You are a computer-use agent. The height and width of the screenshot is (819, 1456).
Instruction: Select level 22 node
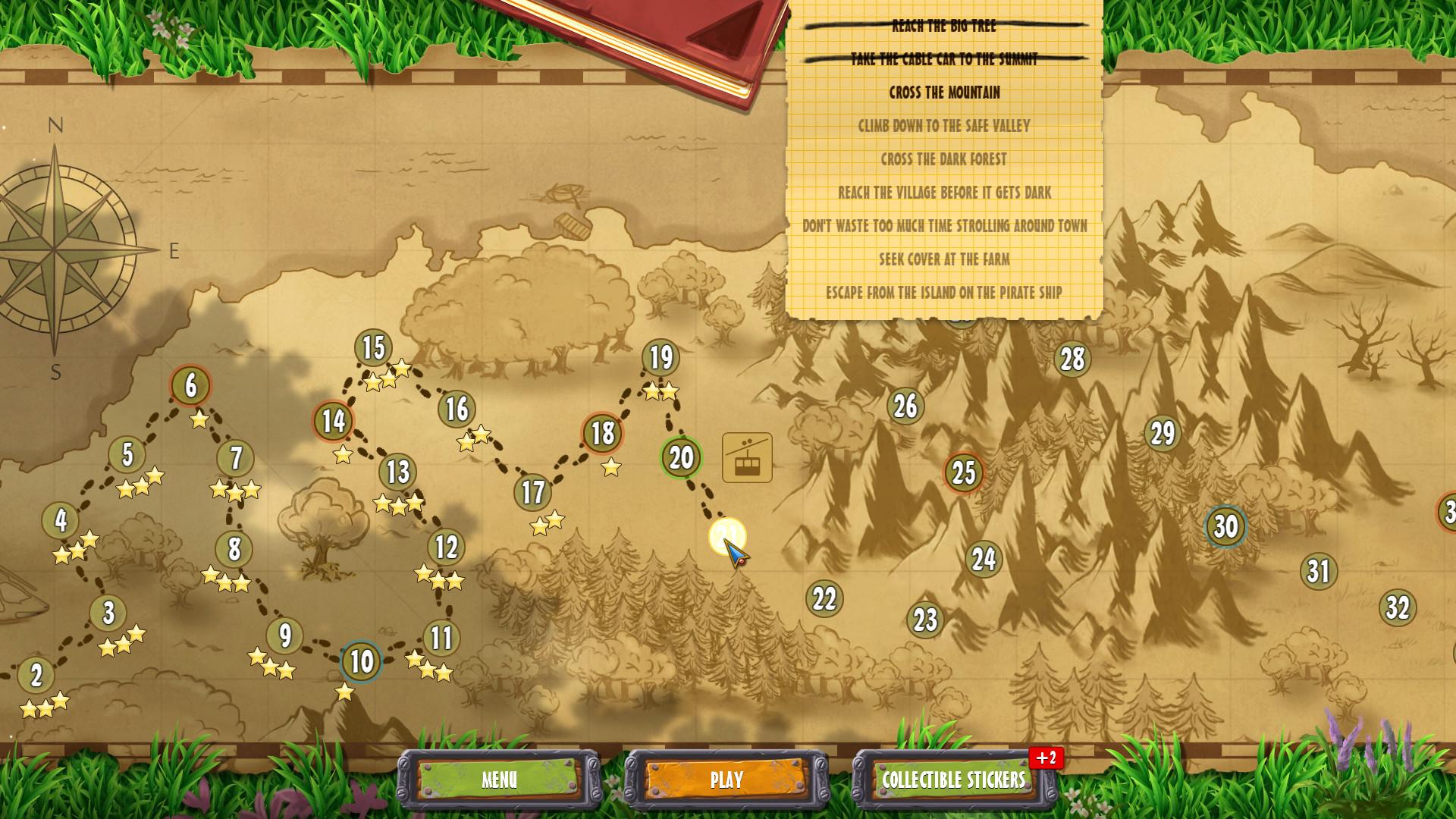pyautogui.click(x=824, y=598)
